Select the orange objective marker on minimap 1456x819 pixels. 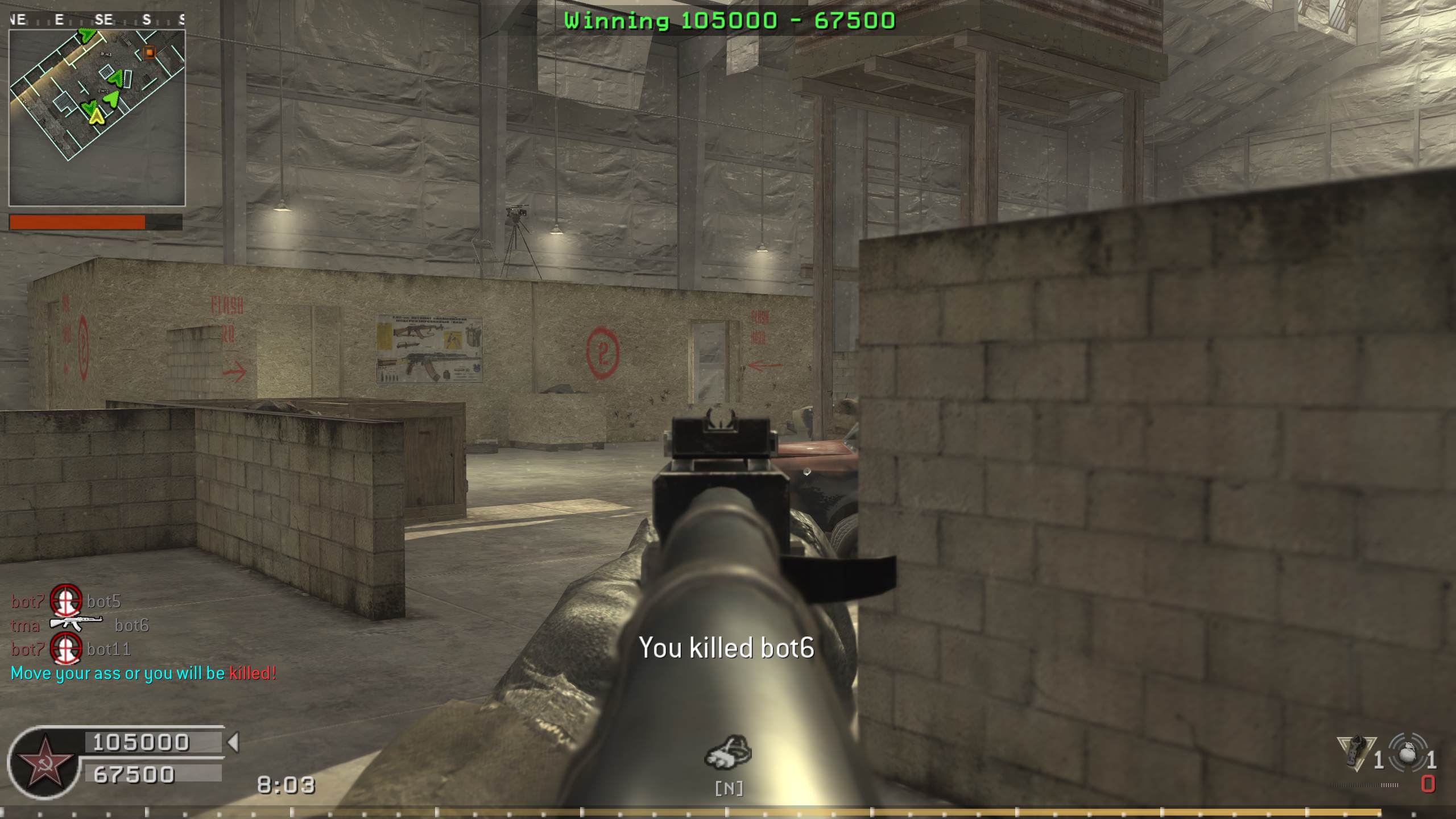[149, 52]
